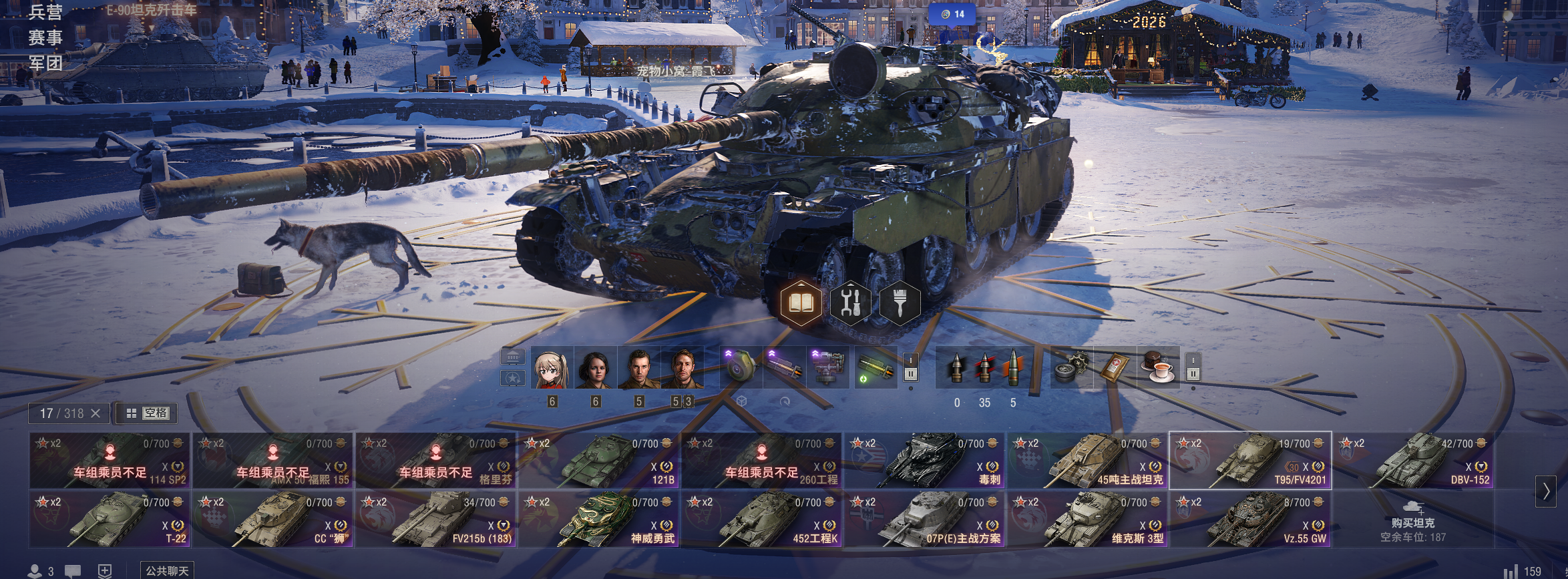The image size is (1568, 579).
Task: Open the 公共聊天 public chat tab
Action: (x=167, y=570)
